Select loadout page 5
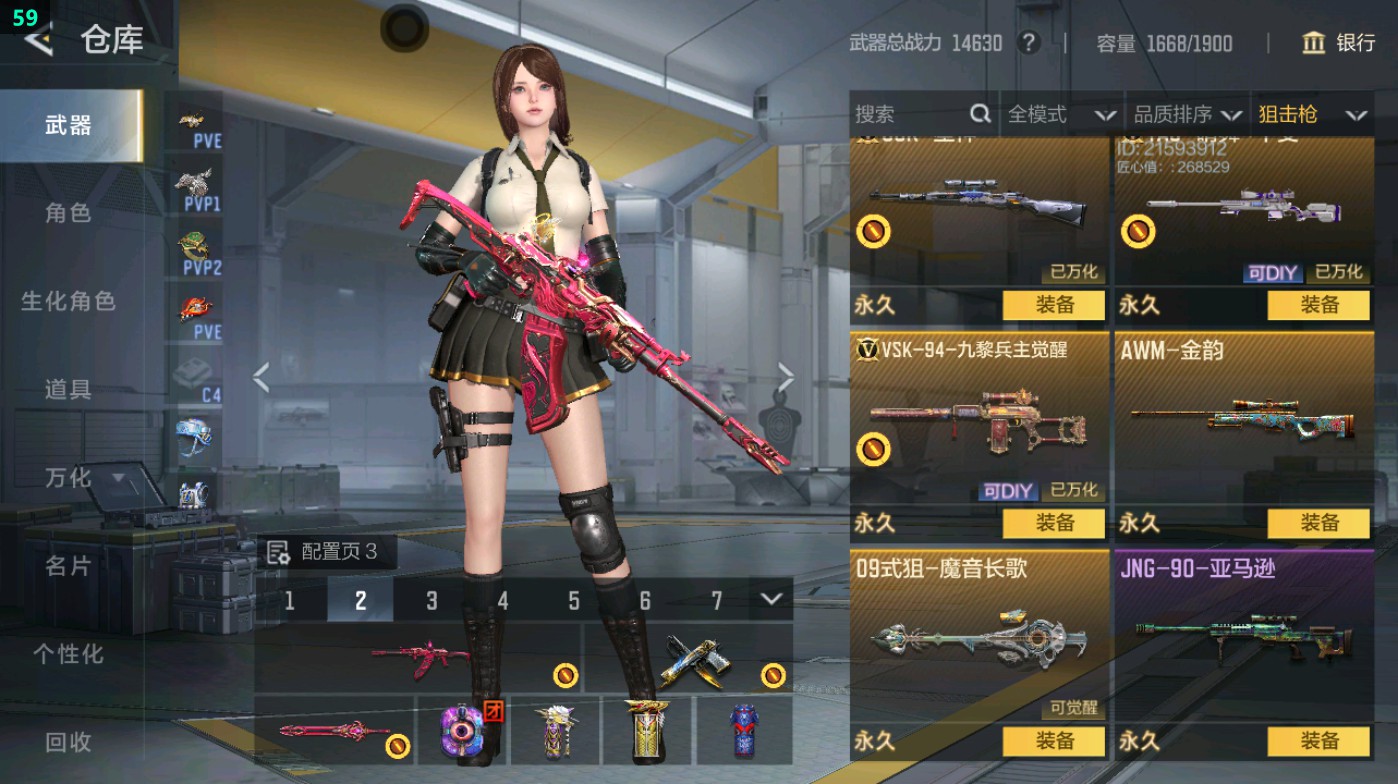 [574, 600]
